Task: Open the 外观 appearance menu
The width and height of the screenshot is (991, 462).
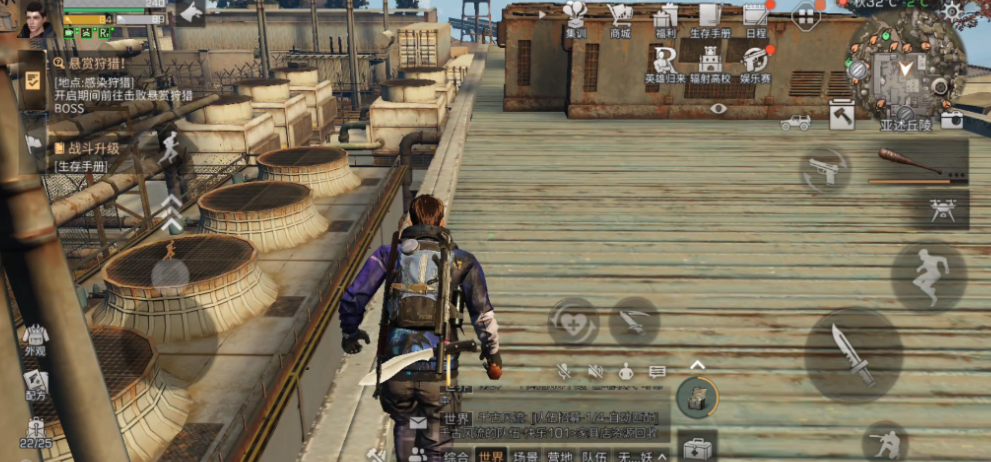Action: click(36, 339)
